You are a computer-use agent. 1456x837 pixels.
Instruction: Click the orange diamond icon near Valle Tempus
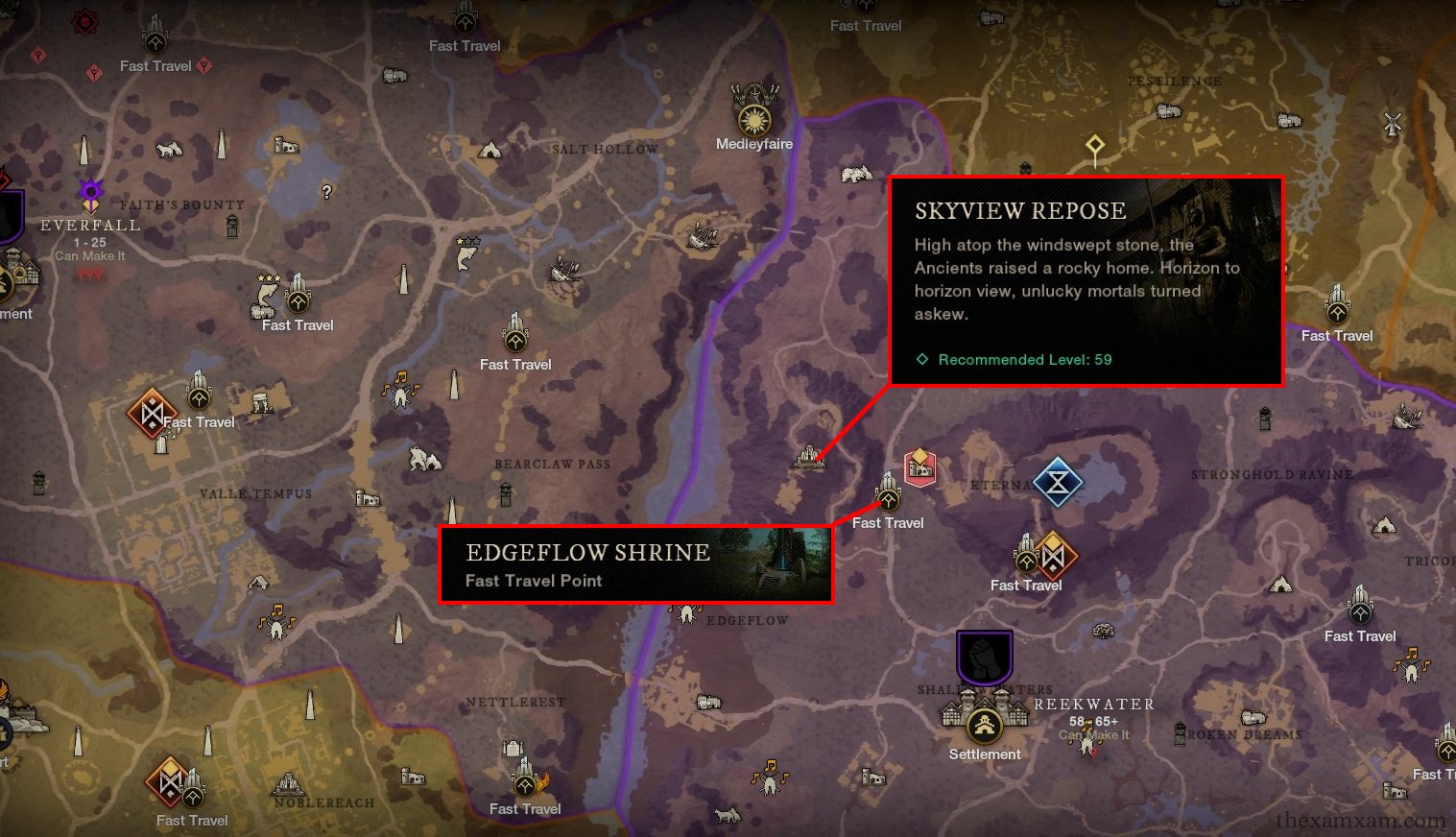coord(151,413)
